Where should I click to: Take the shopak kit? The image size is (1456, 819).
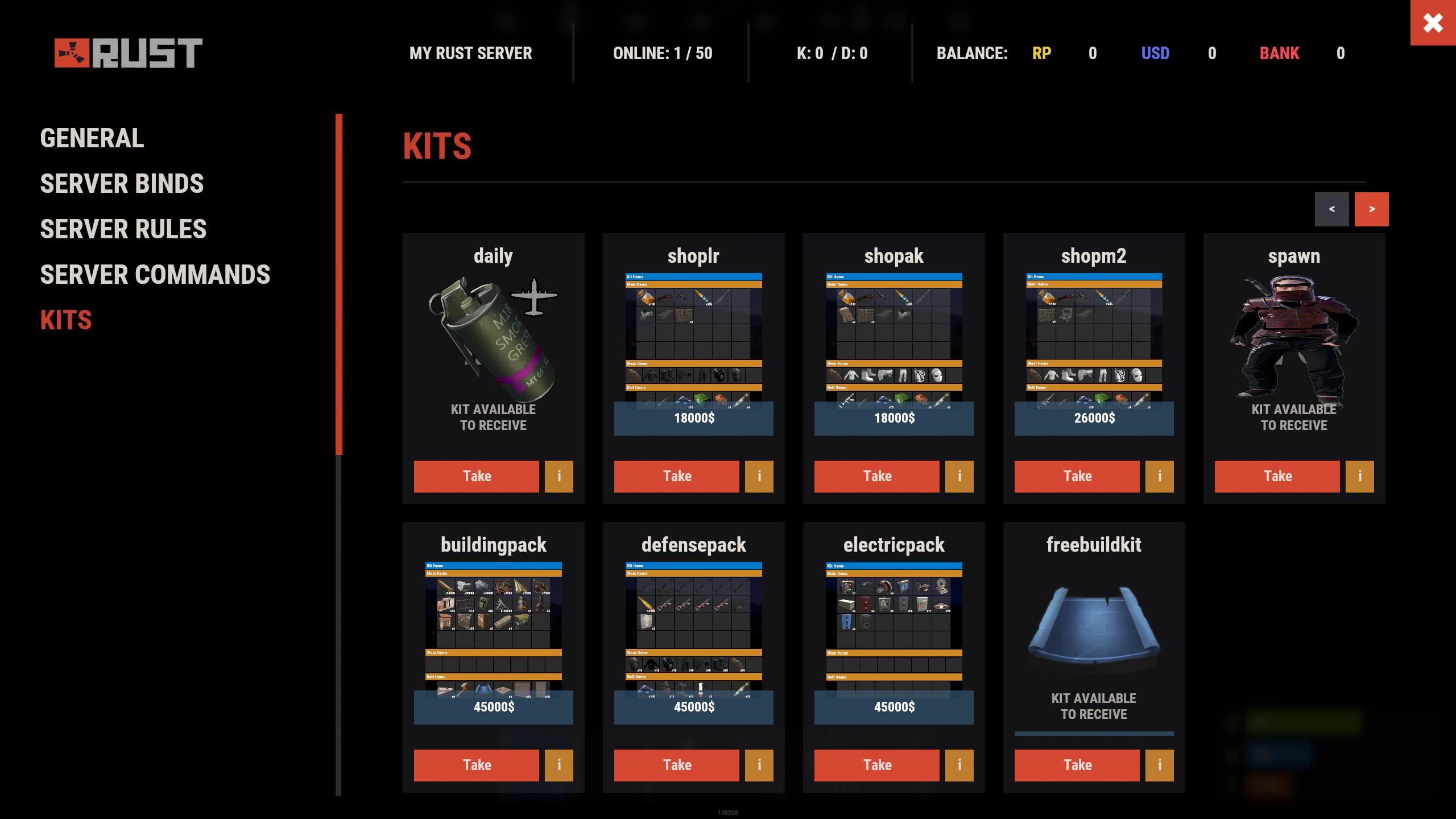click(876, 476)
